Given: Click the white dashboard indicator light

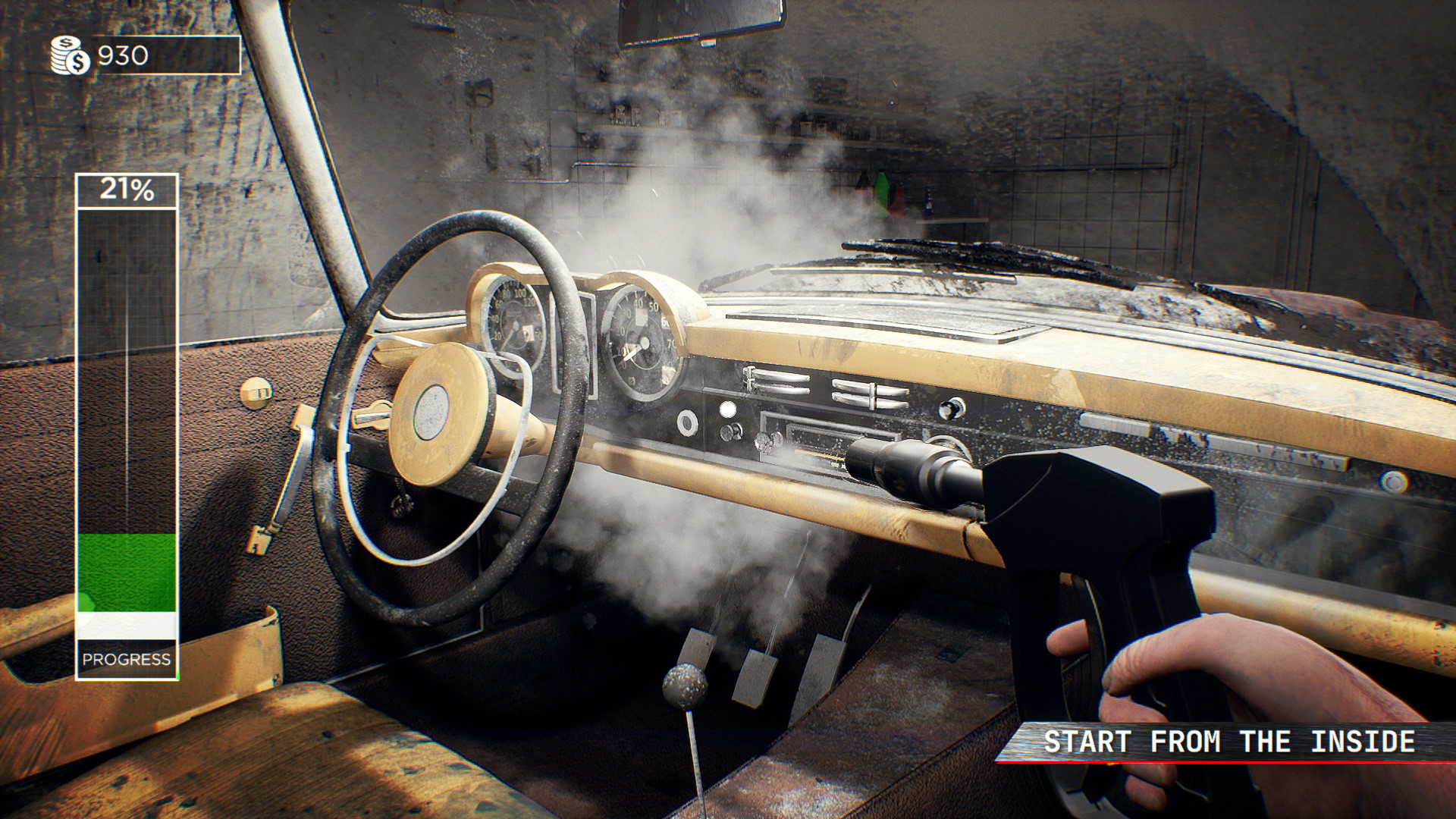Looking at the screenshot, I should pyautogui.click(x=729, y=410).
